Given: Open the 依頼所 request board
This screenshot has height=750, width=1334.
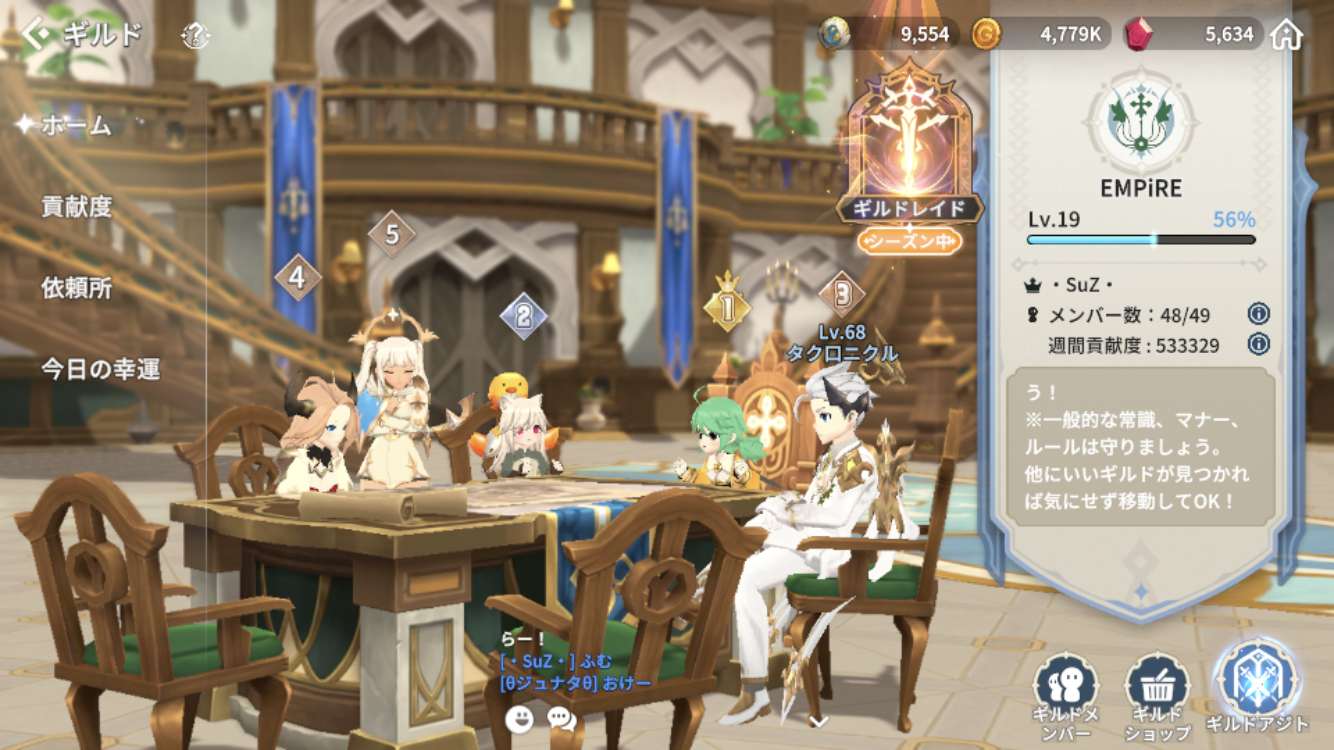Looking at the screenshot, I should (76, 288).
